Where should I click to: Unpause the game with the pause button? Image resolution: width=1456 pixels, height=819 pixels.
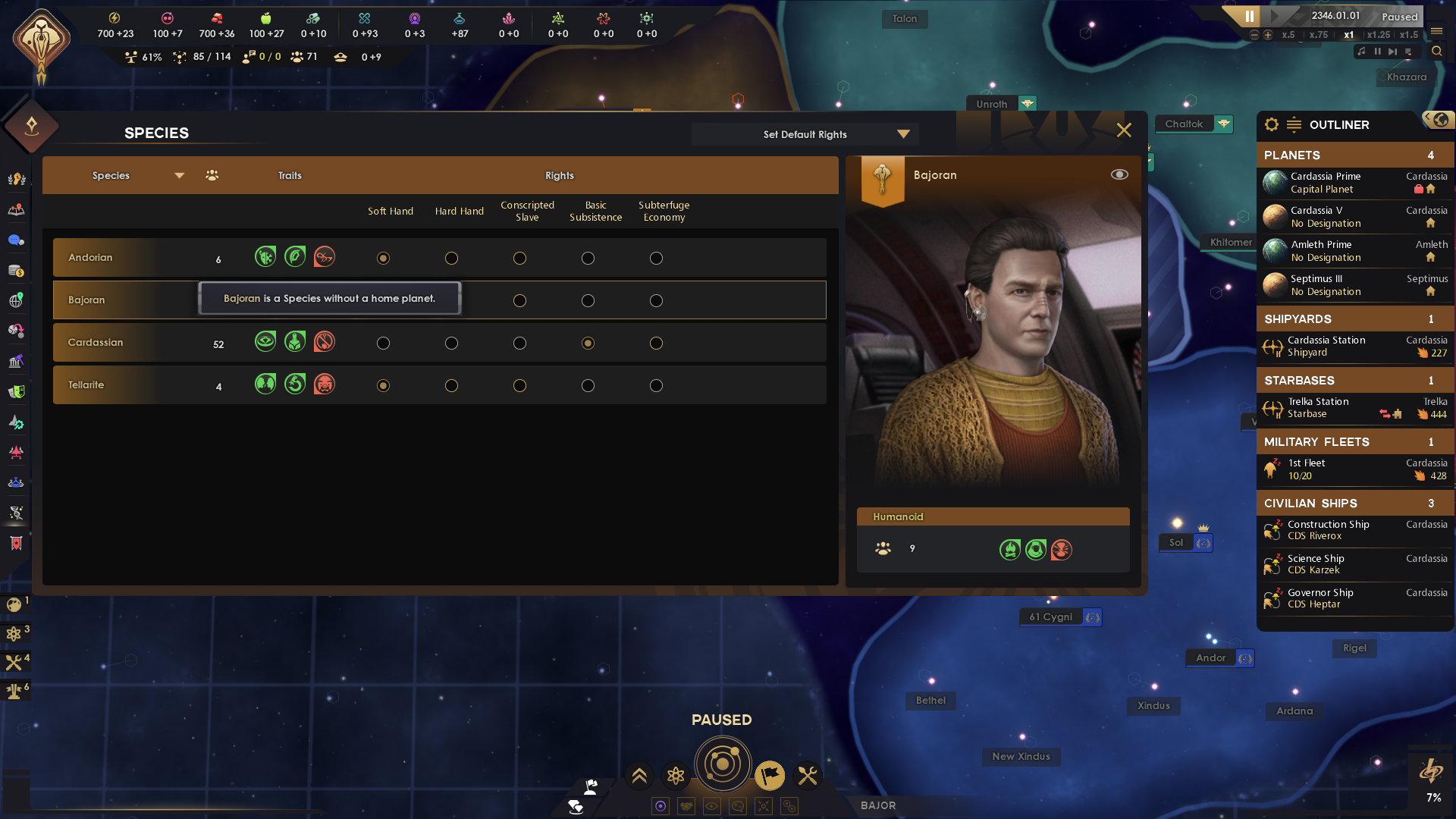pyautogui.click(x=1250, y=14)
